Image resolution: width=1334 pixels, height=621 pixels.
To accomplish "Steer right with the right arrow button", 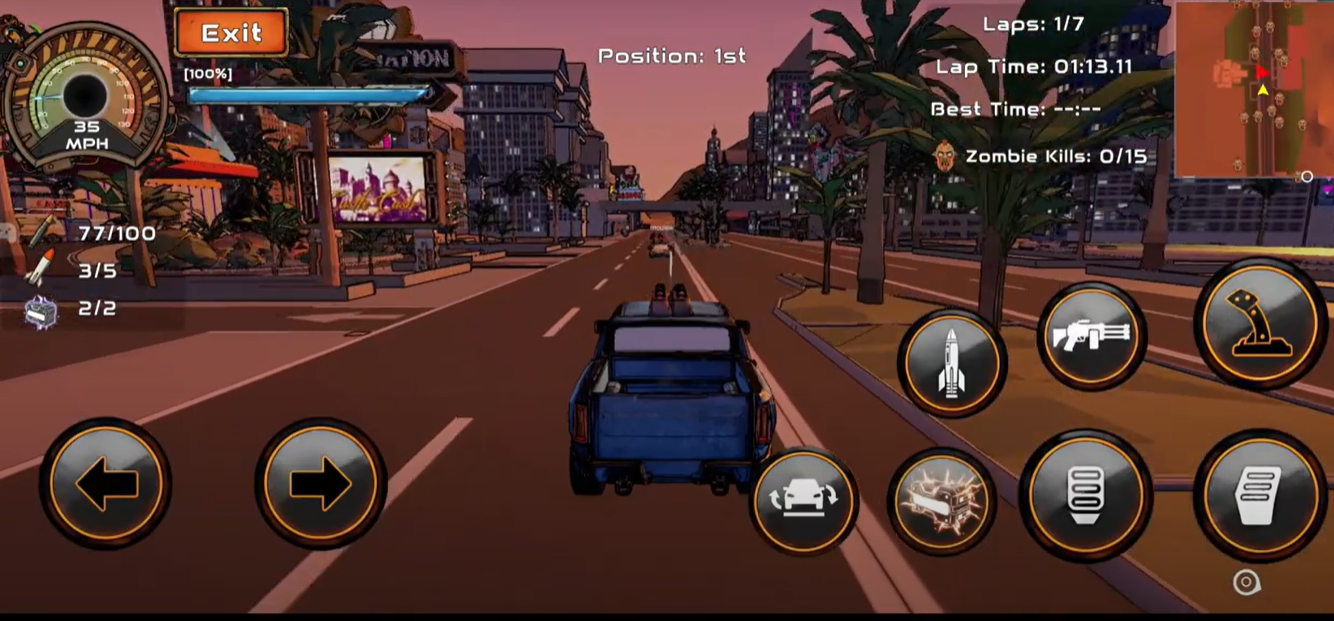I will pyautogui.click(x=320, y=485).
